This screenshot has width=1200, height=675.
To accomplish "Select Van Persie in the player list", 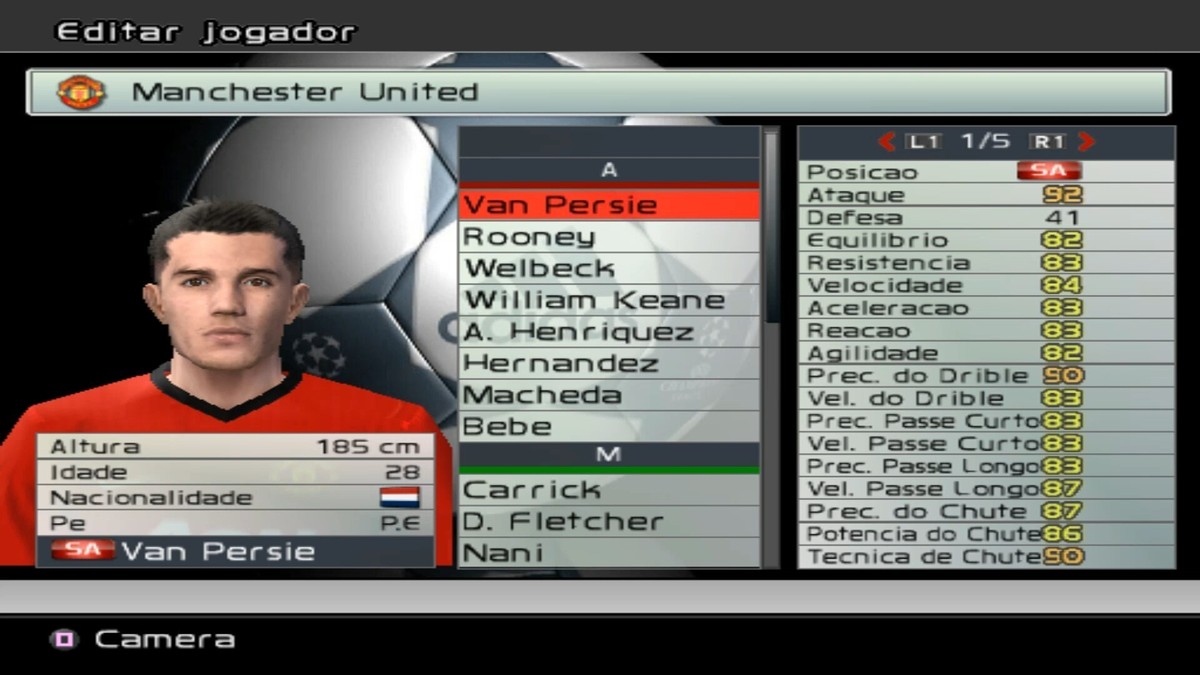I will tap(609, 205).
